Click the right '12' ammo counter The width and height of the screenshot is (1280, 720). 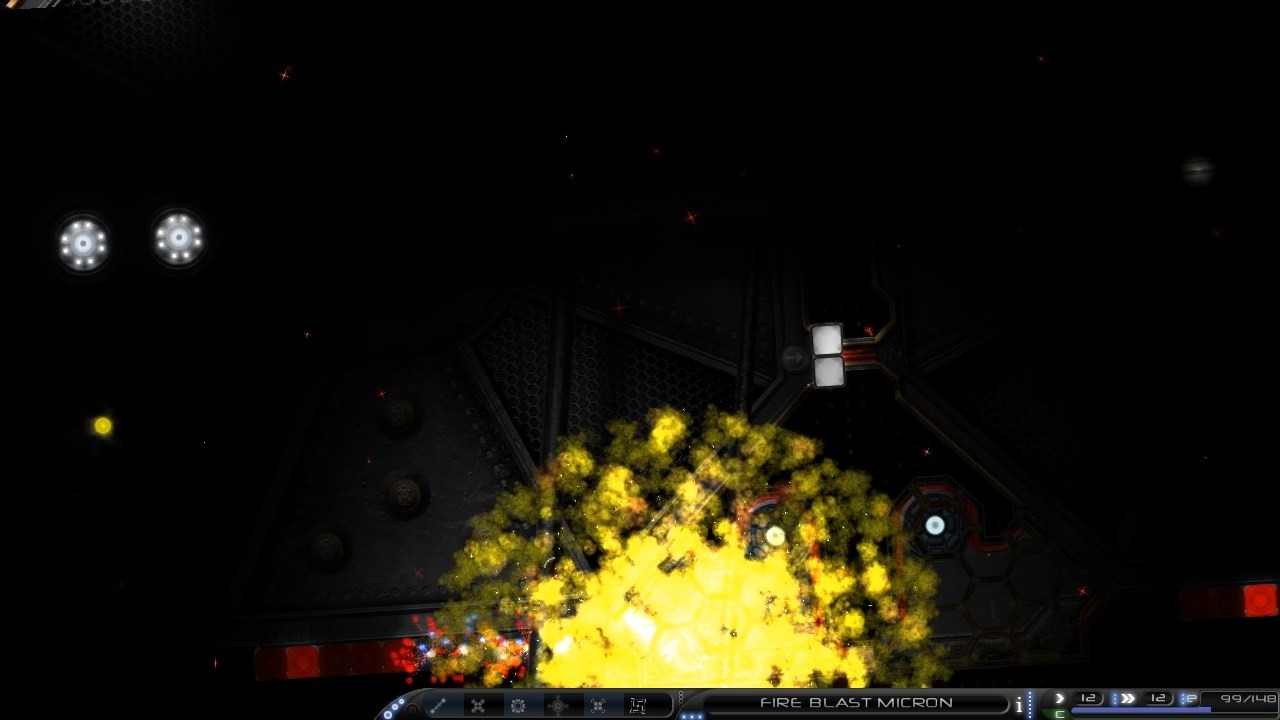click(x=1160, y=697)
